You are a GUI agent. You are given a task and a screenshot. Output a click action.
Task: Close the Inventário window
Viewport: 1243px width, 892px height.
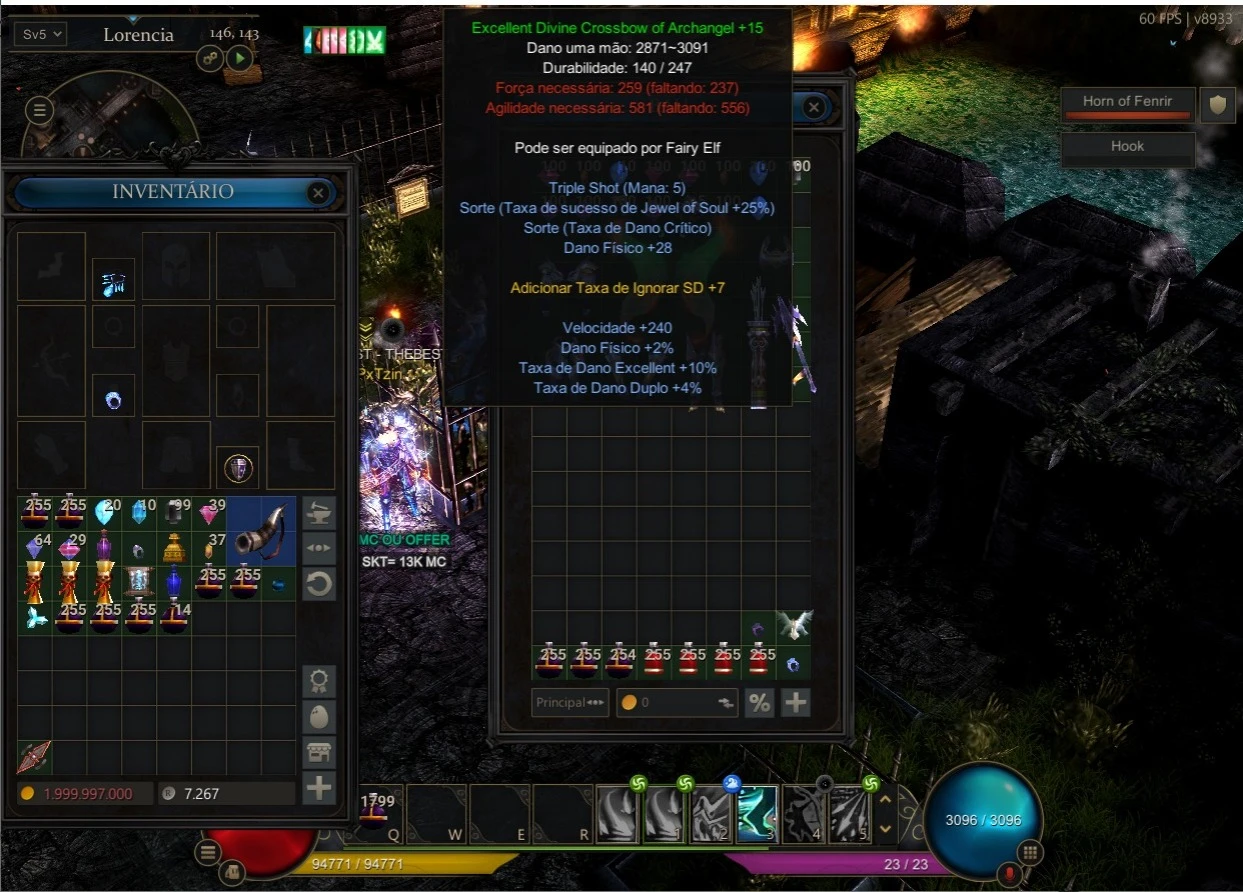[318, 192]
